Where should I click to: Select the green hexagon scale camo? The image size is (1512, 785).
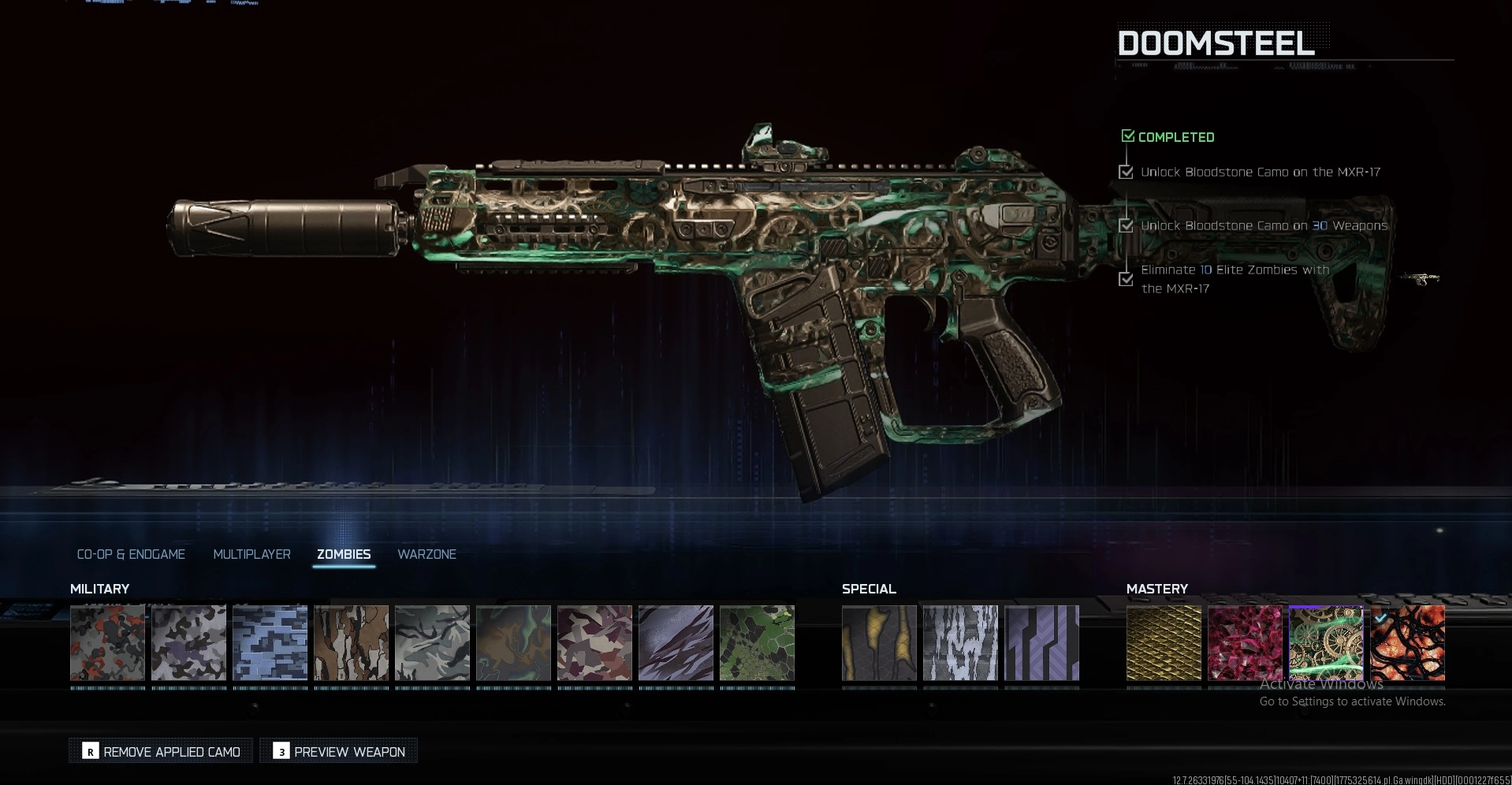[x=757, y=642]
